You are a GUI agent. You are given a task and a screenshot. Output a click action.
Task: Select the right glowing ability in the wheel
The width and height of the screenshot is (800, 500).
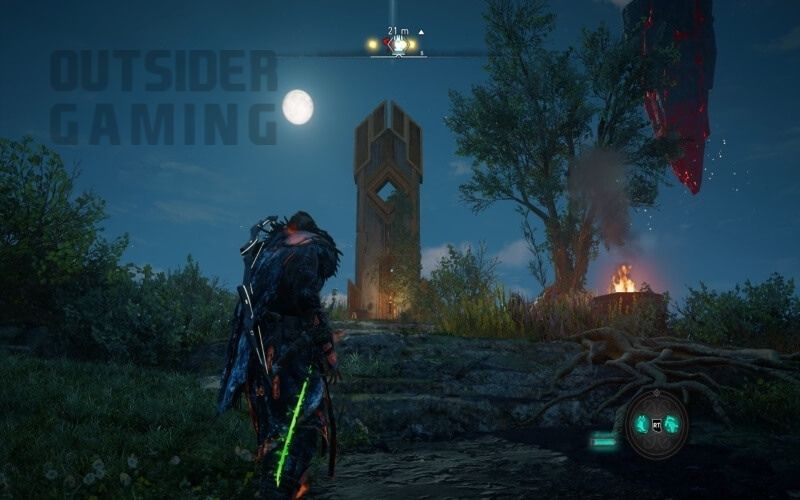(672, 424)
